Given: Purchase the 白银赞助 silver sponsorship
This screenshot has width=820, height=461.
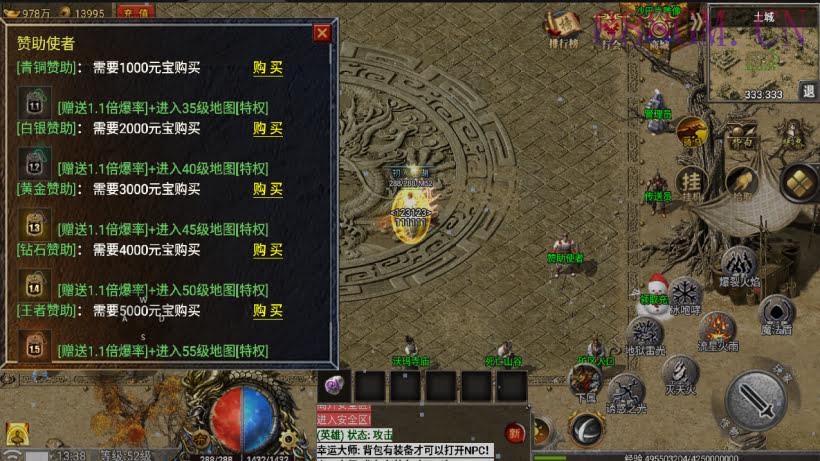Looking at the screenshot, I should pos(267,128).
